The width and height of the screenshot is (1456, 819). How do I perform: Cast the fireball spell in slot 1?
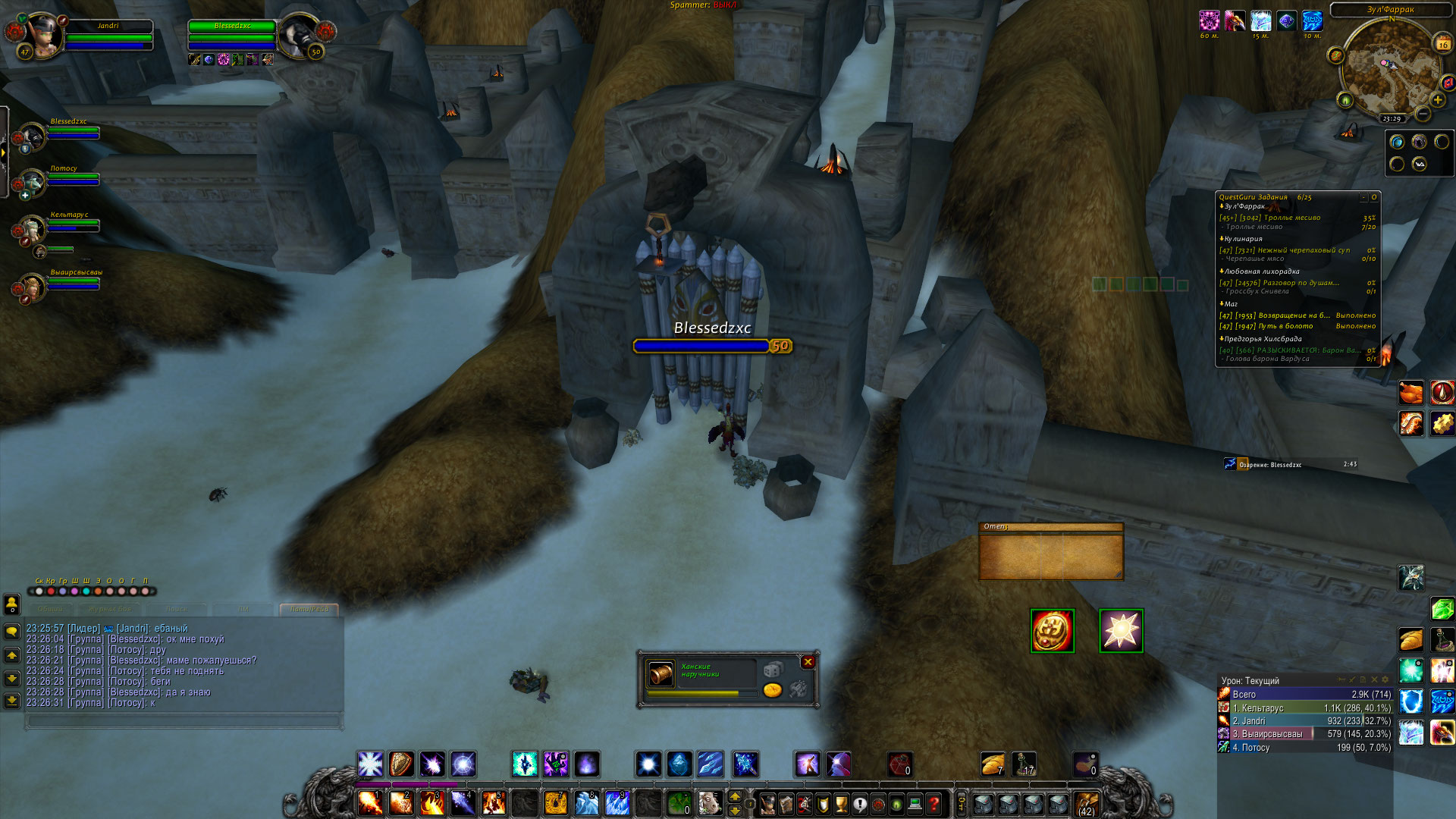tap(370, 802)
